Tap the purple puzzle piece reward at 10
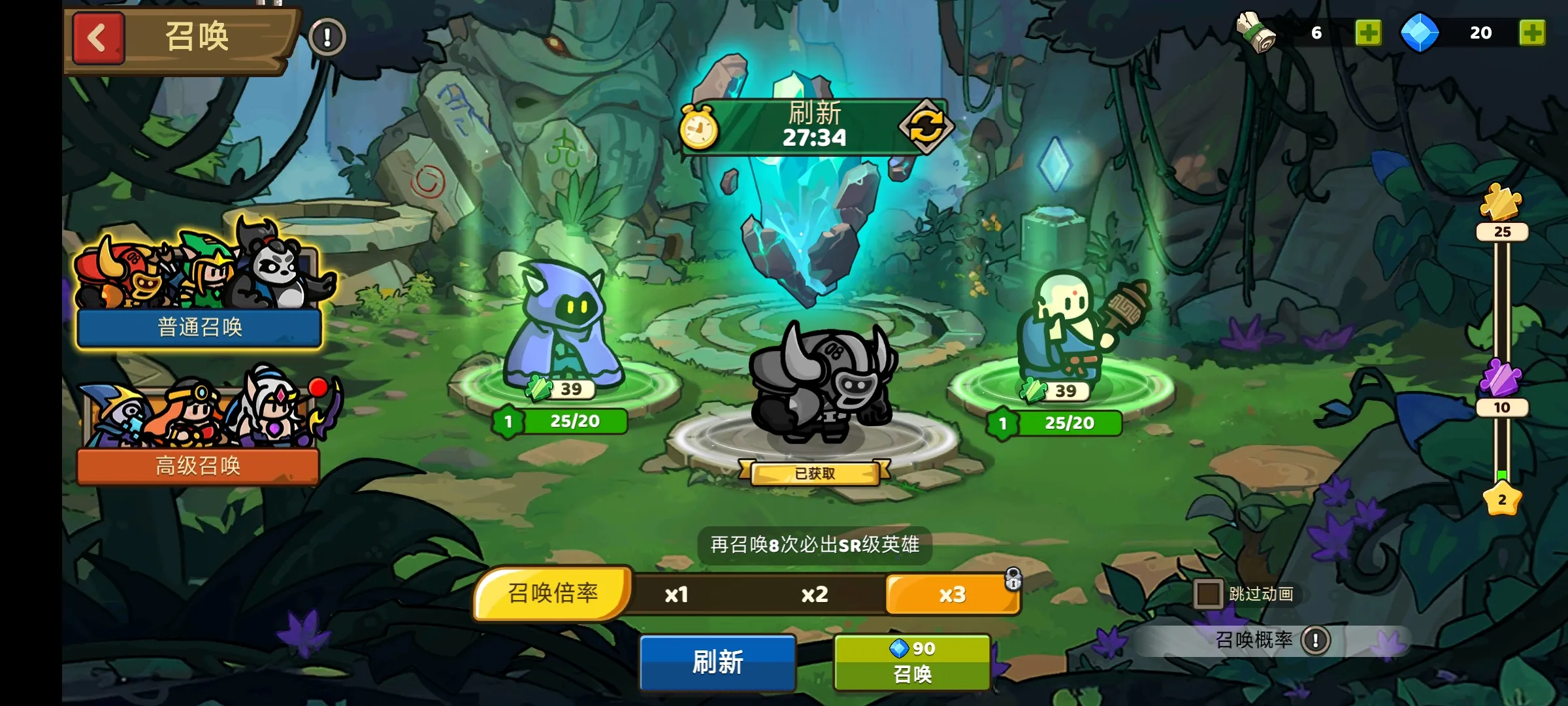This screenshot has width=1568, height=706. point(1501,379)
